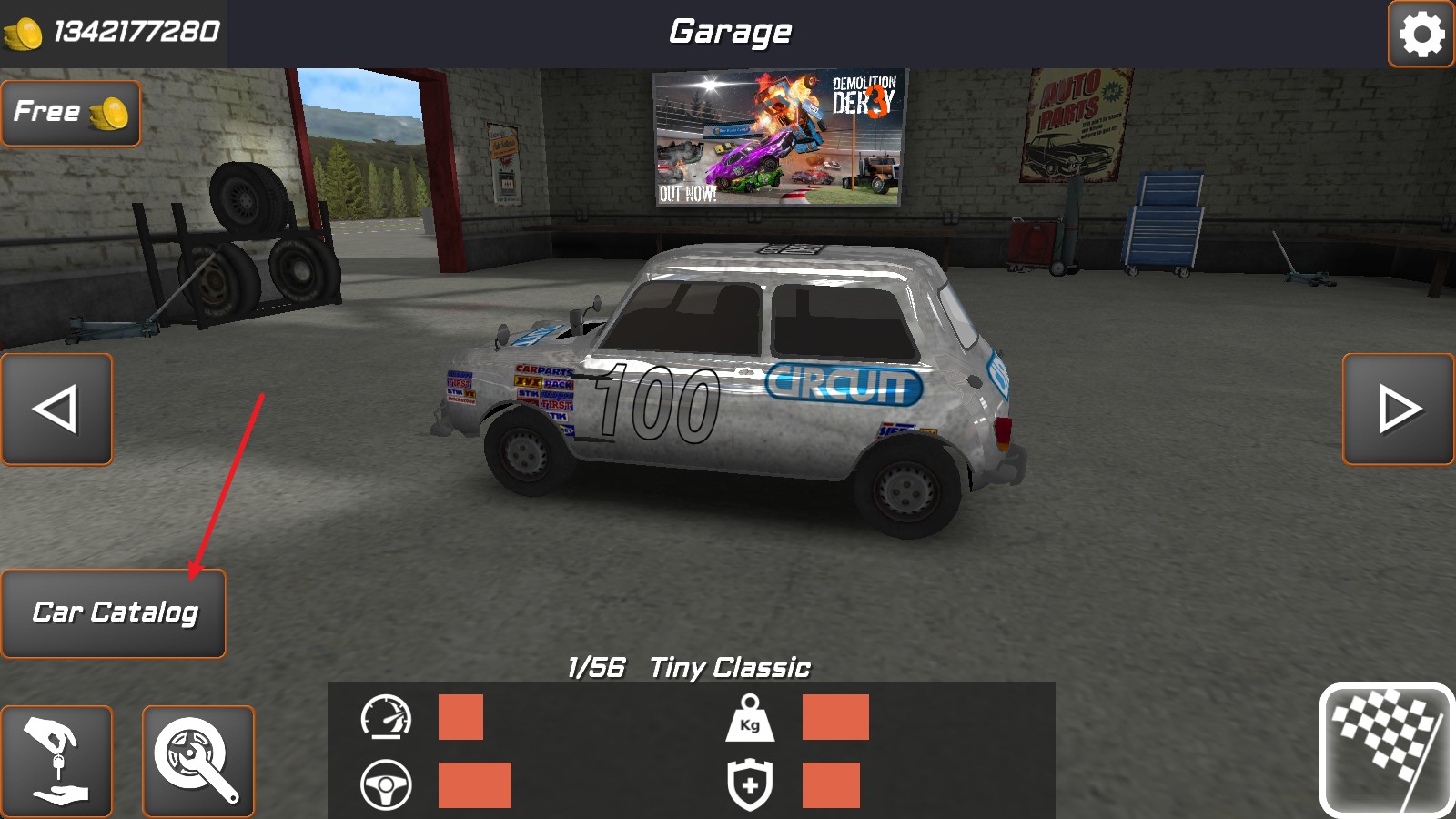The image size is (1456, 819).
Task: Click the speedometer stat icon
Action: pos(387,719)
